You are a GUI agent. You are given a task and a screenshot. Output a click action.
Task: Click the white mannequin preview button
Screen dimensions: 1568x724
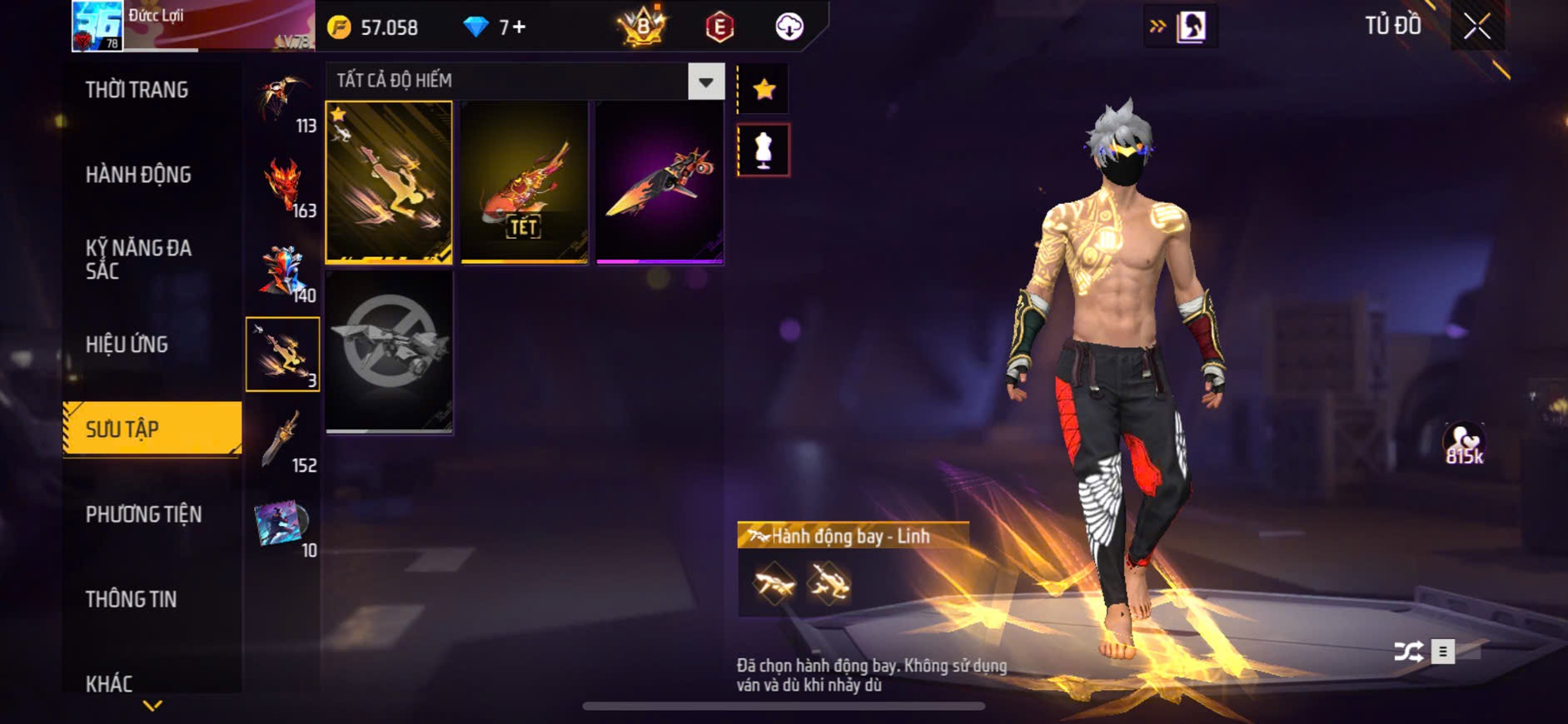(764, 151)
